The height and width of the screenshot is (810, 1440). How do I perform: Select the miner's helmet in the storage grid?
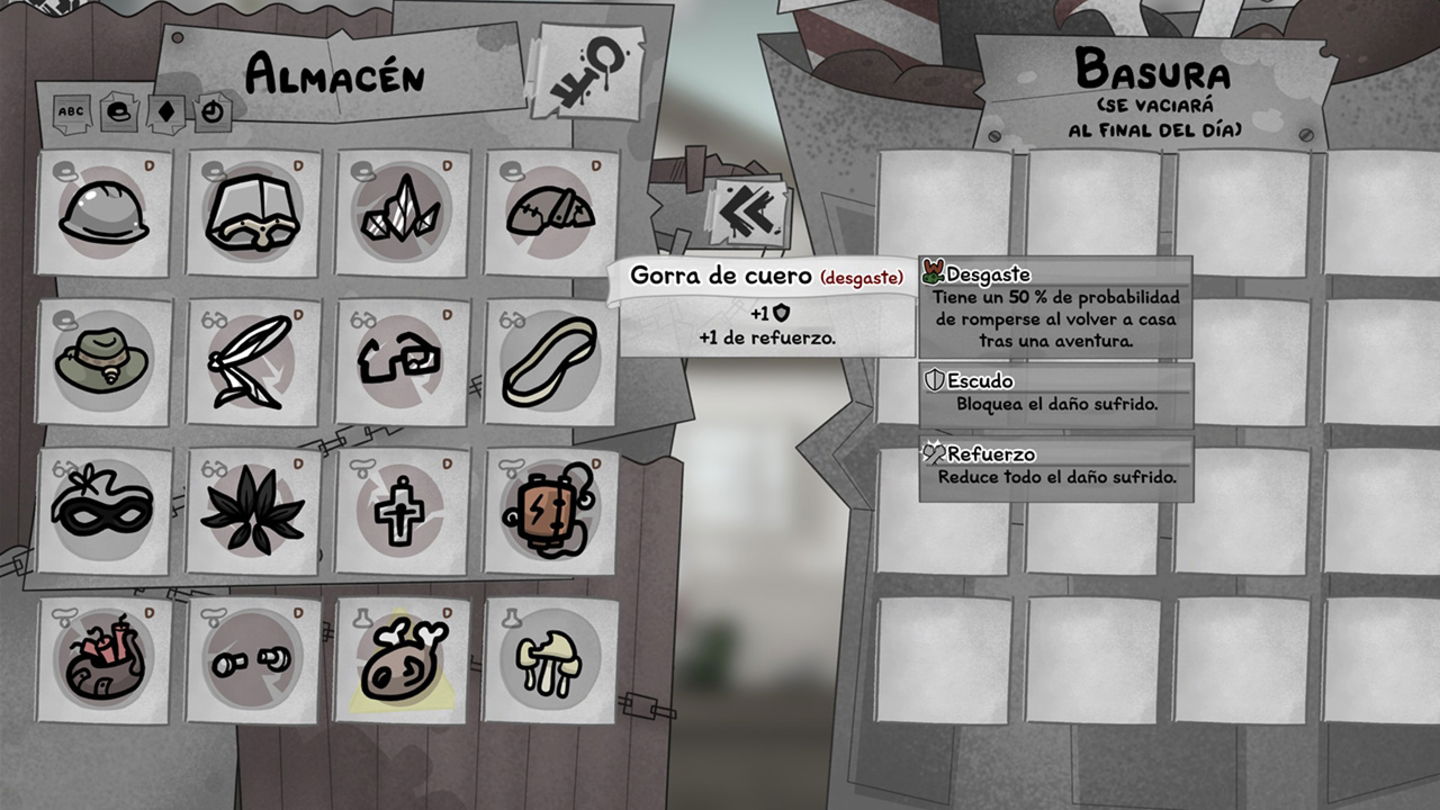pyautogui.click(x=100, y=213)
